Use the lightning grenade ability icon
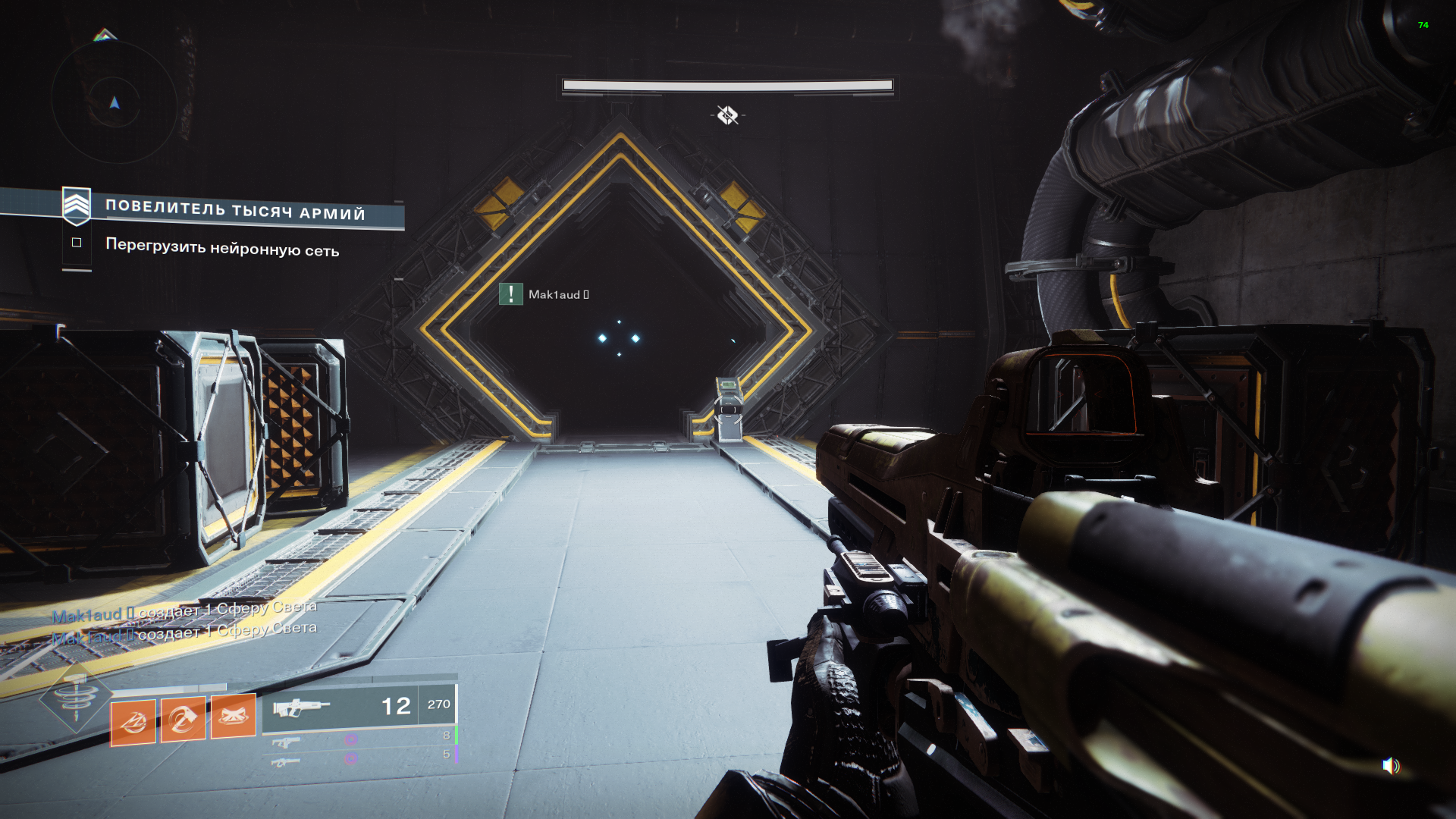This screenshot has height=819, width=1456. (x=133, y=722)
